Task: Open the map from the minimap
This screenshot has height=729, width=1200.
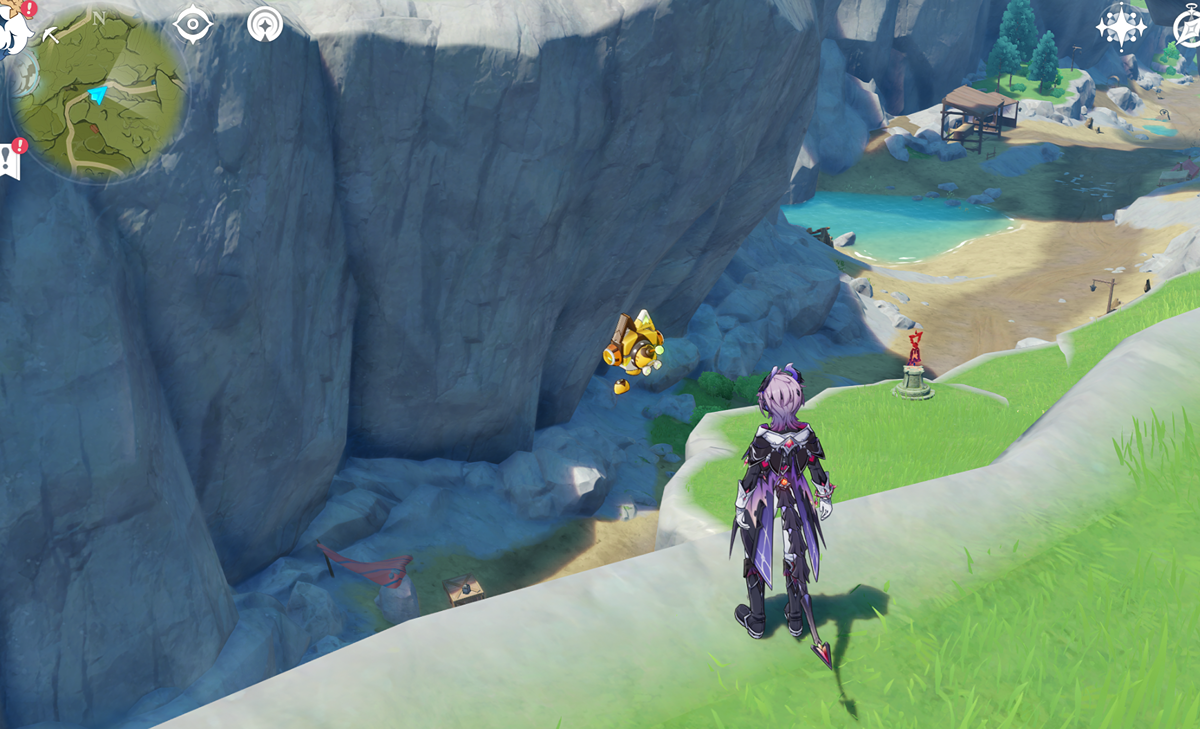Action: pos(100,96)
